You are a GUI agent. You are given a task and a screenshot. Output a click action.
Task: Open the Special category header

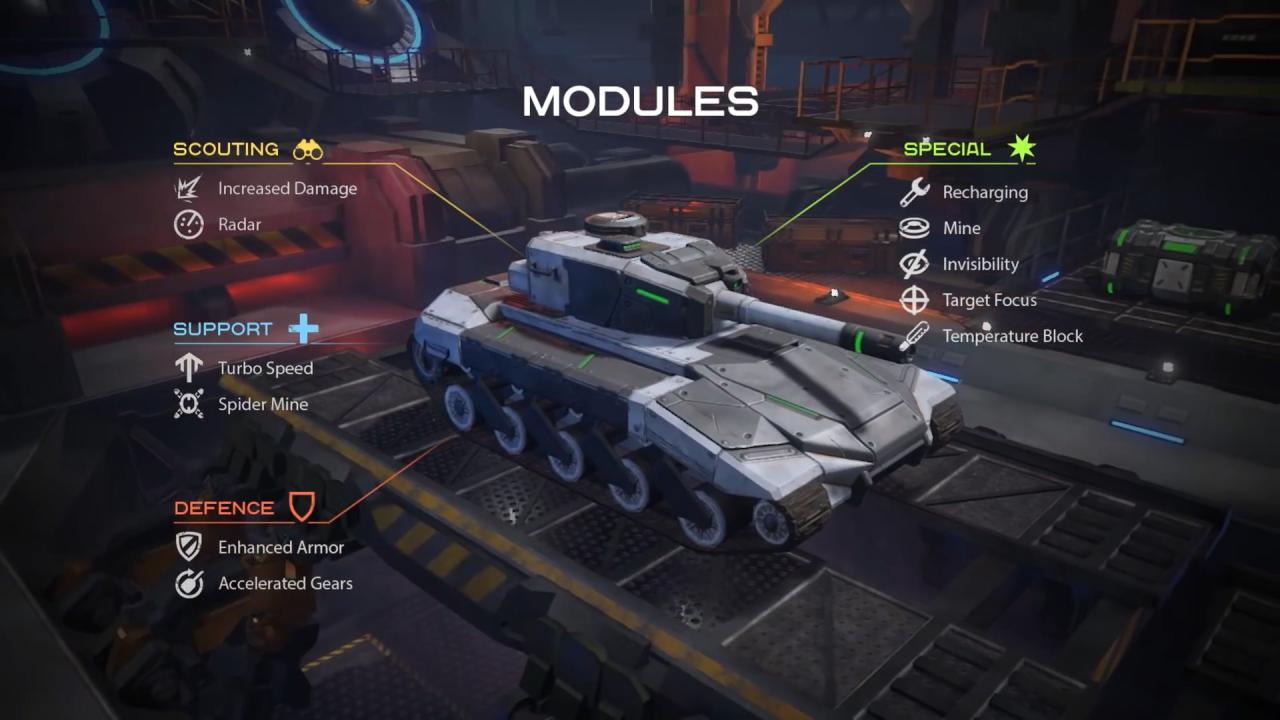(947, 150)
